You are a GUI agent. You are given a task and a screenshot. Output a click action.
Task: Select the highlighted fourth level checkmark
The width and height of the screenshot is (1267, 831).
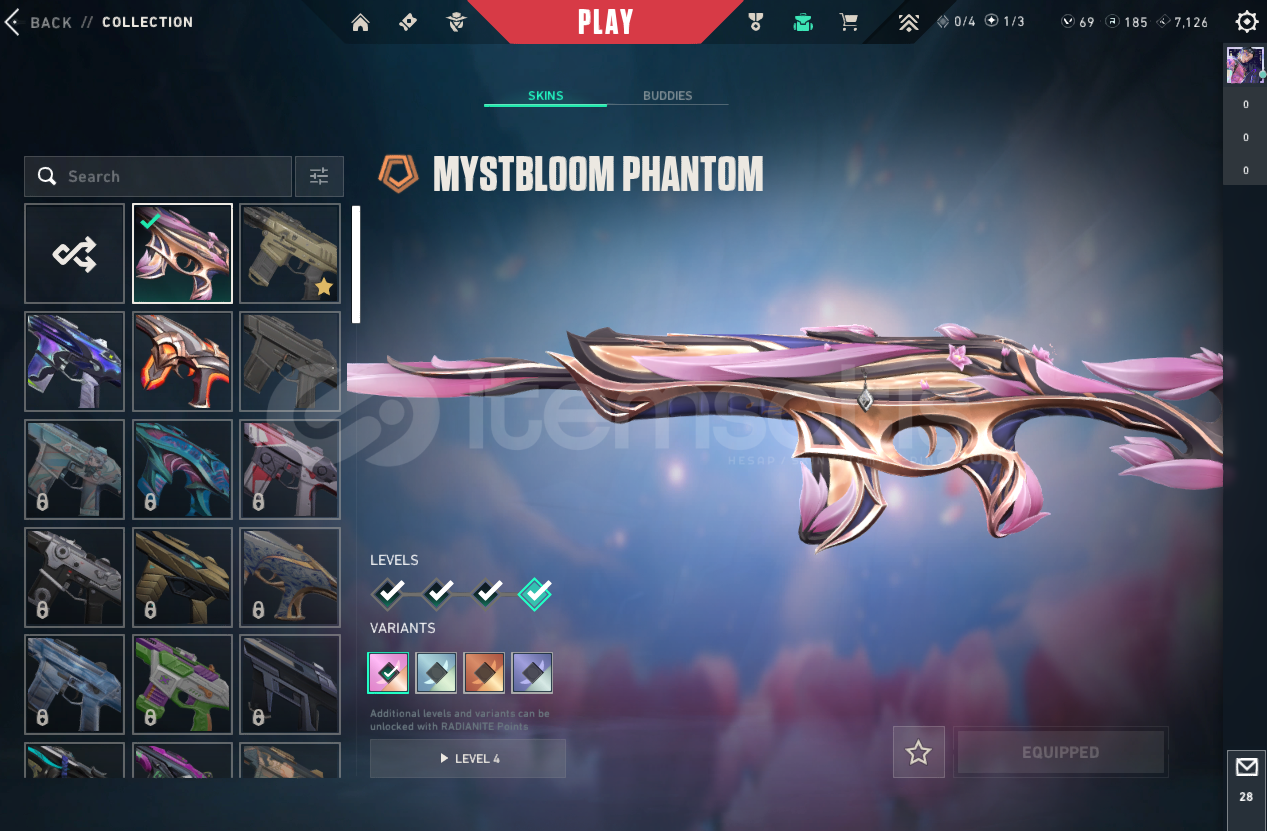[535, 594]
